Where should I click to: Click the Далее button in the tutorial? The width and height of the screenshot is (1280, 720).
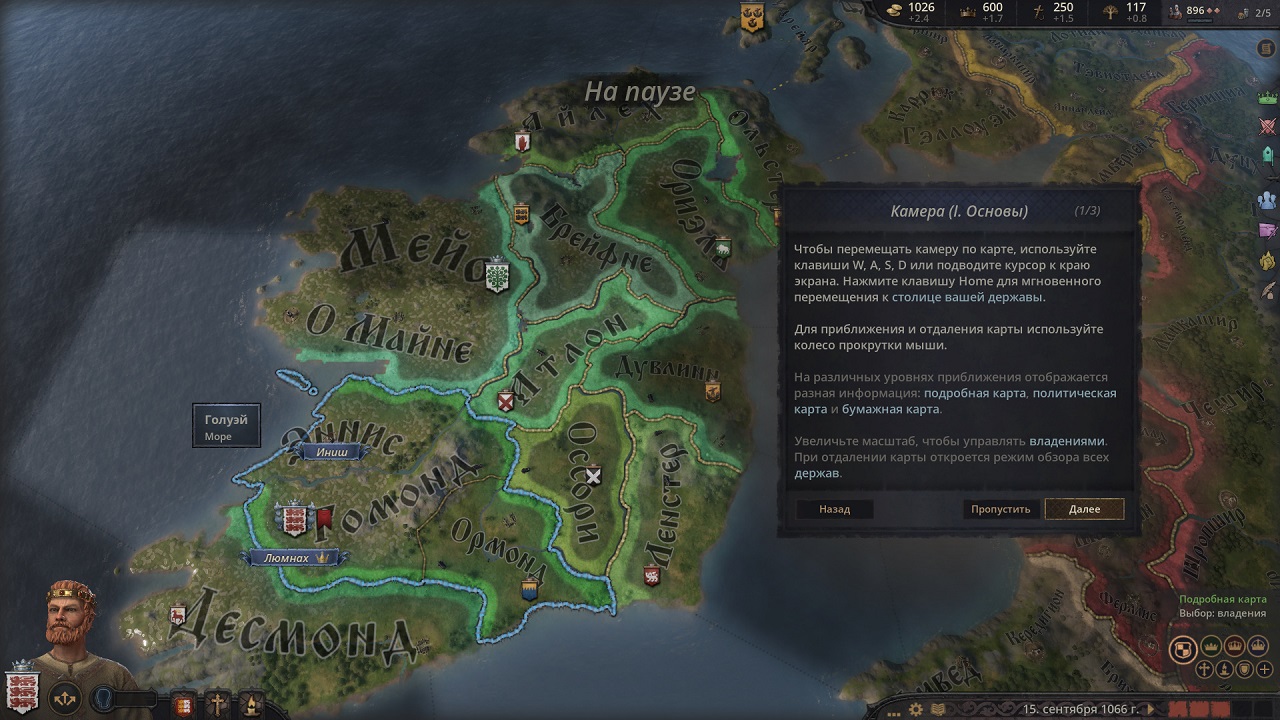[1084, 509]
